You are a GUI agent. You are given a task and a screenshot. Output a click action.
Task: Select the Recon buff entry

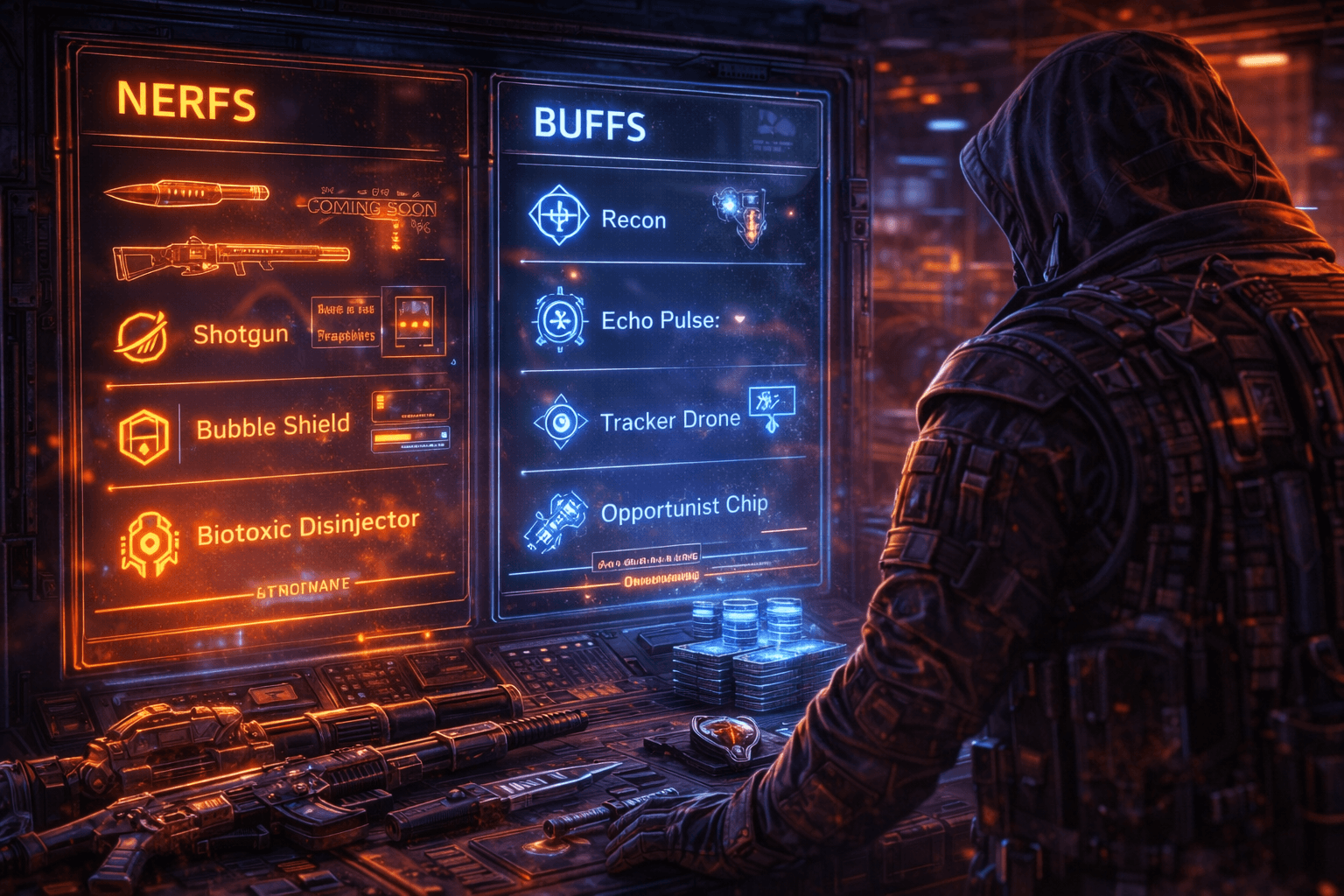[x=633, y=220]
